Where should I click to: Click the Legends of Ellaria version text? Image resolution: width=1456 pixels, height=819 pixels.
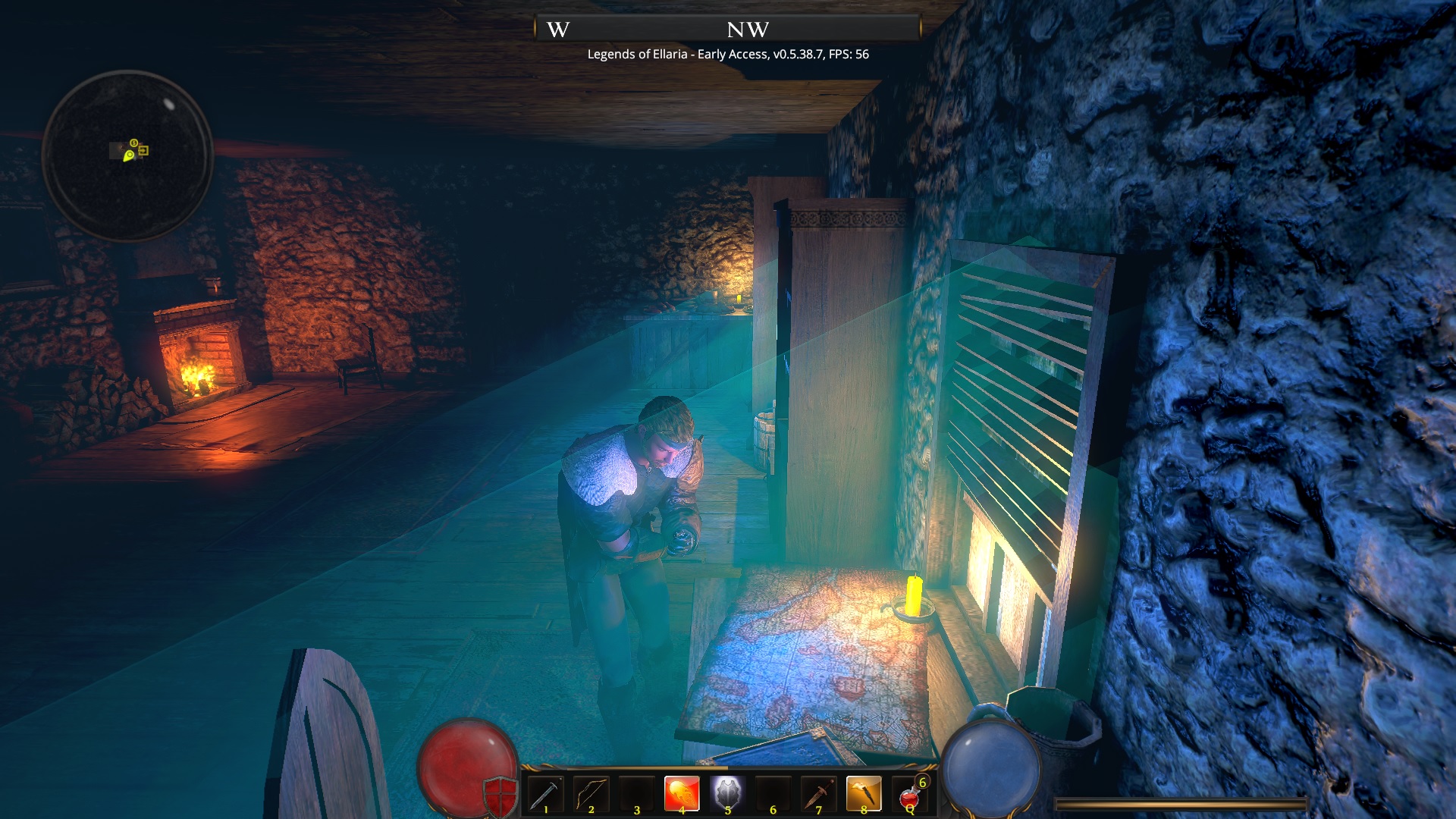click(728, 55)
